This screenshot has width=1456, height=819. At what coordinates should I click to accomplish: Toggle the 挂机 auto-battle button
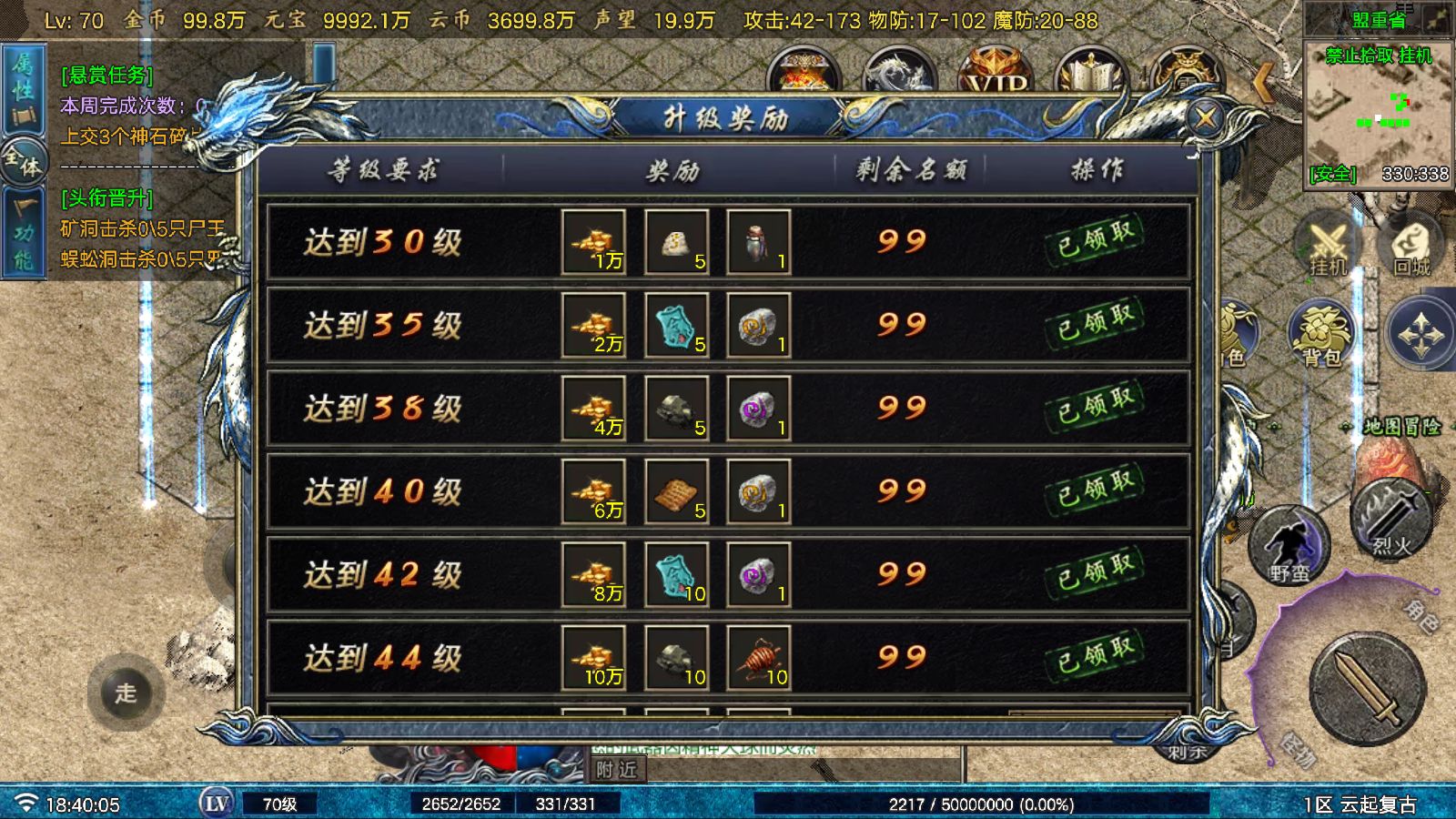1327,246
